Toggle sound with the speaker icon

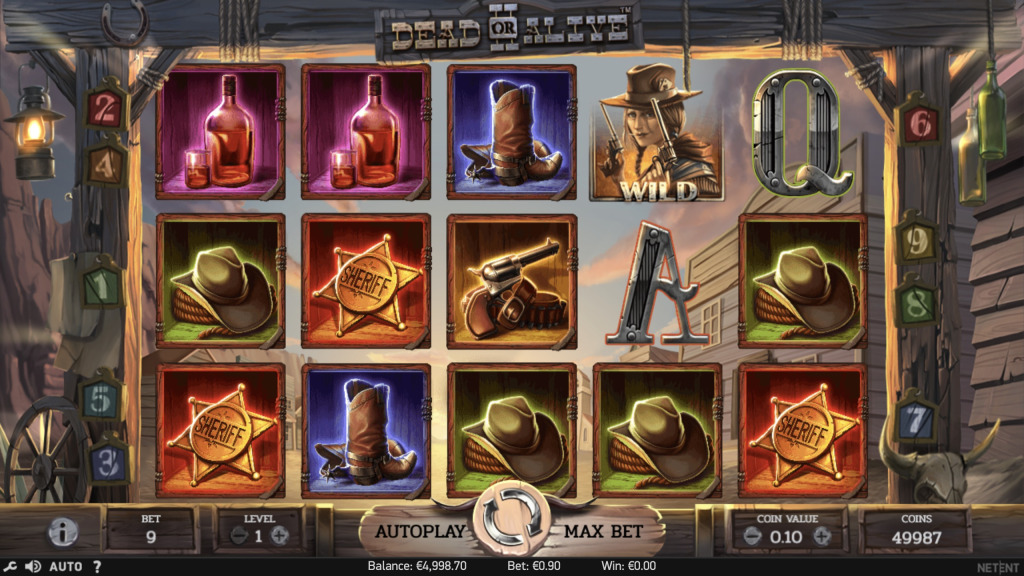click(32, 567)
